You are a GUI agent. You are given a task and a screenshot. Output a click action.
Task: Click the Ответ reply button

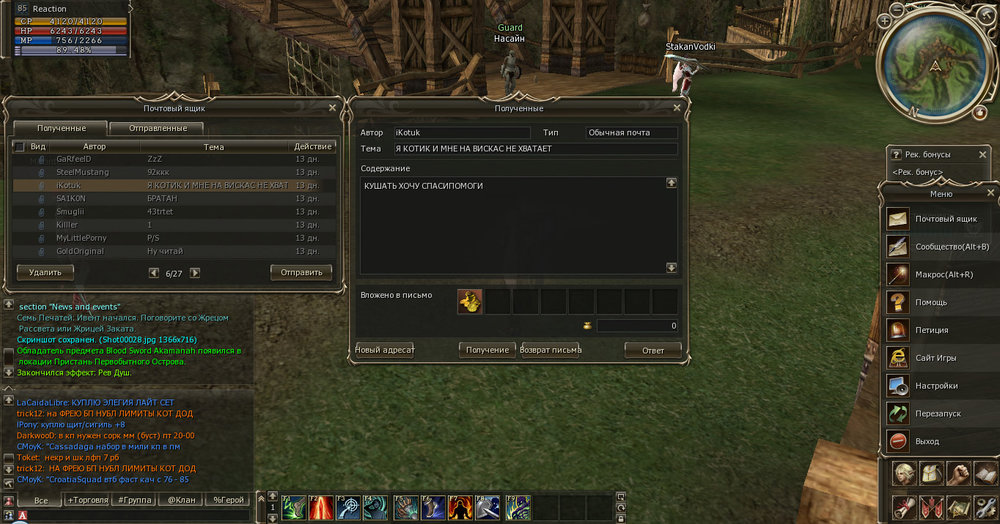click(652, 350)
